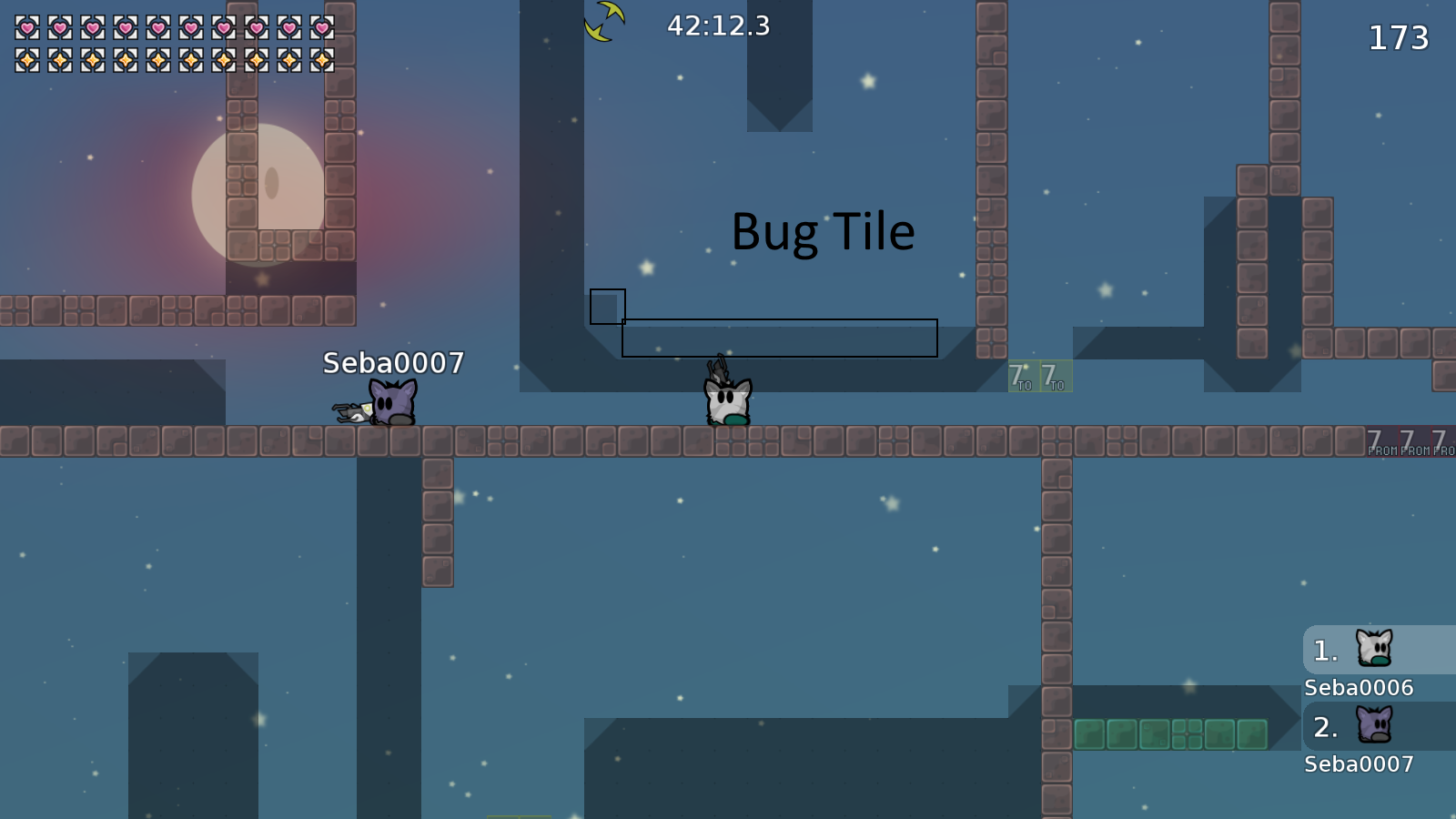Click Seba0006's white cat avatar on leaderboard
The image size is (1456, 819).
click(1375, 648)
